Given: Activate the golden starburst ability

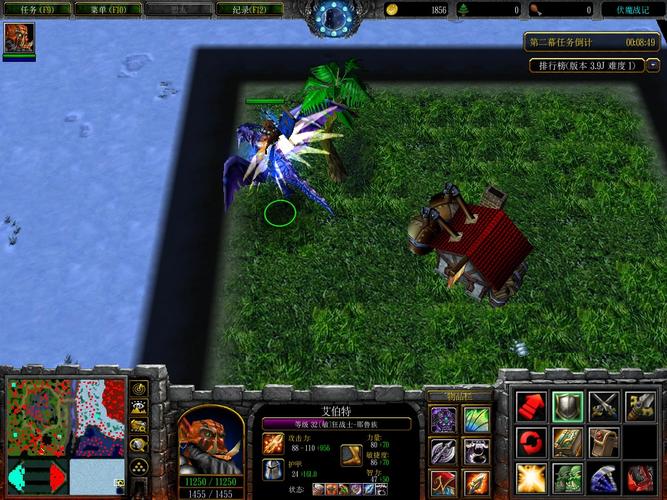Looking at the screenshot, I should click(530, 476).
